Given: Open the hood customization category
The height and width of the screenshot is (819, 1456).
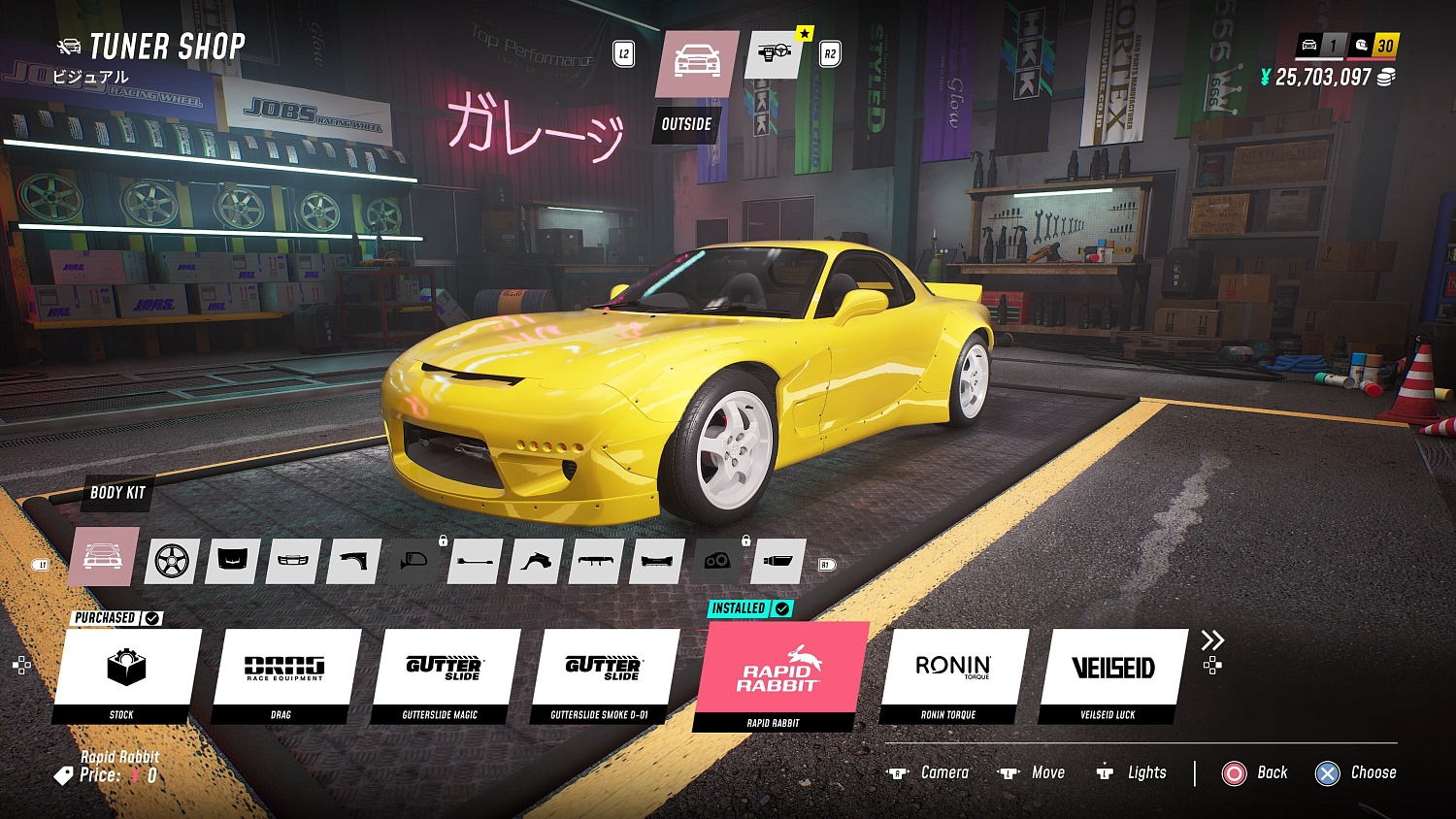Looking at the screenshot, I should 232,561.
